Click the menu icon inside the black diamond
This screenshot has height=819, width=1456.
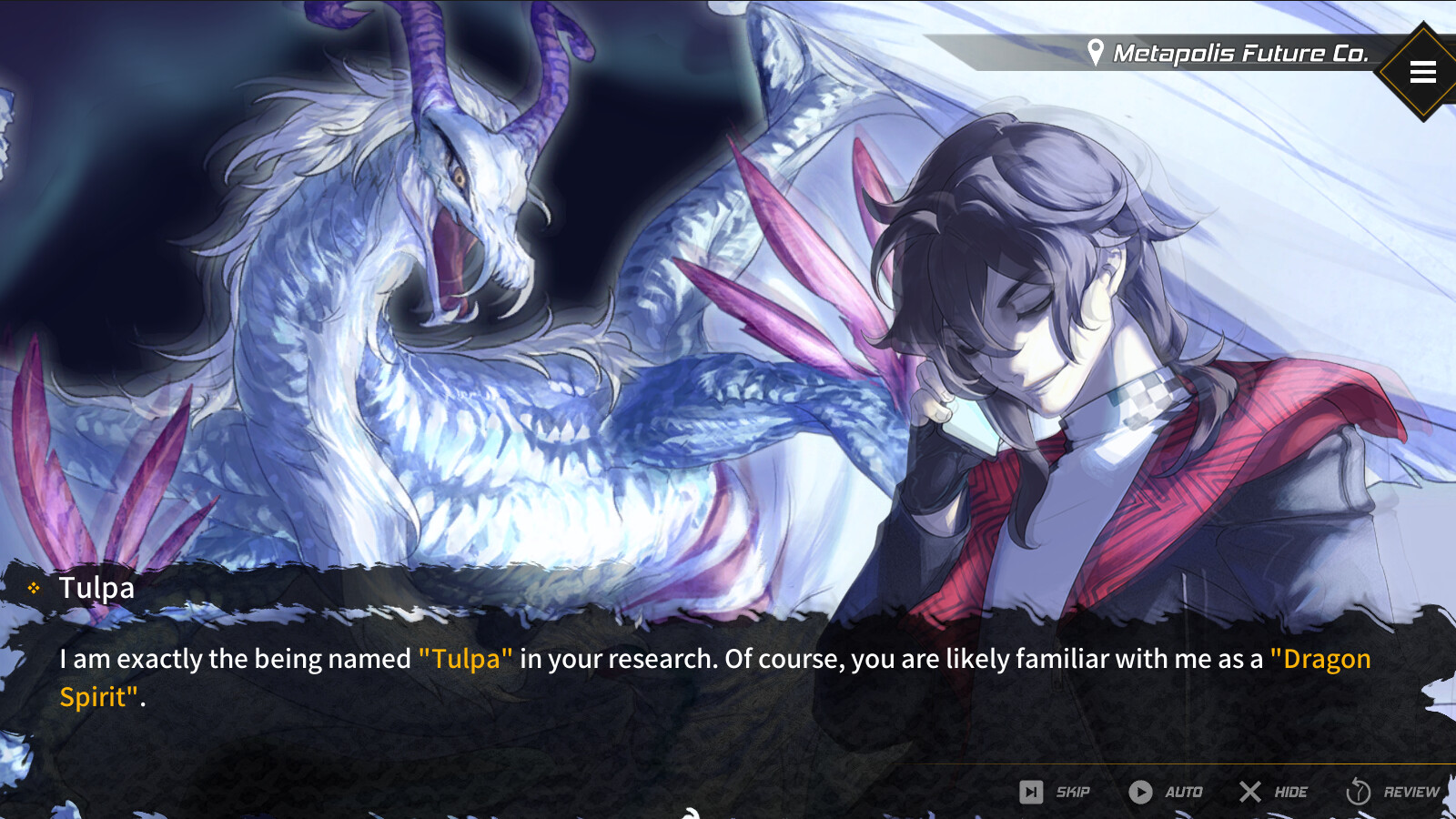1422,72
